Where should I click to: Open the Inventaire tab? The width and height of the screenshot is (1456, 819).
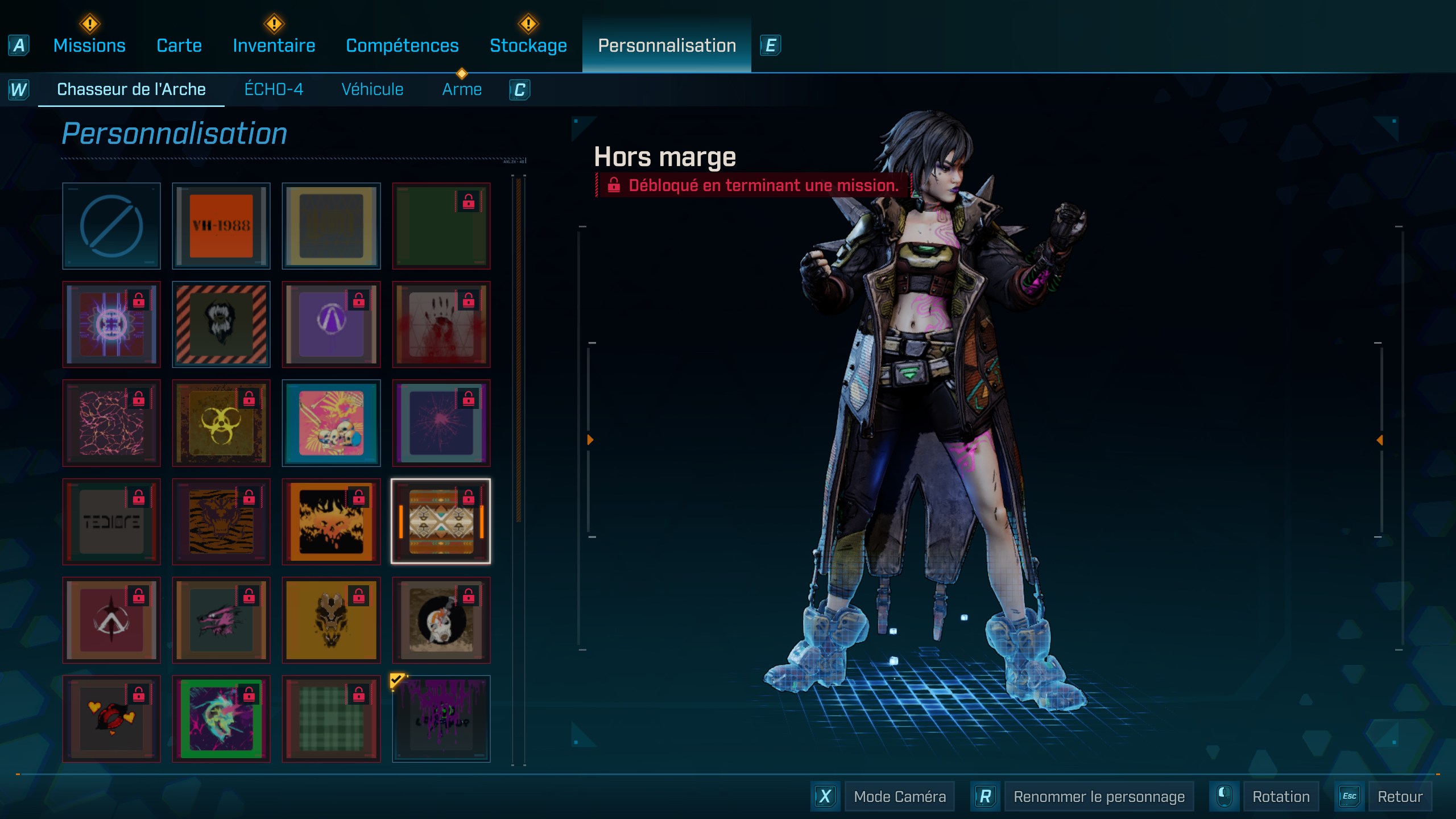(274, 45)
